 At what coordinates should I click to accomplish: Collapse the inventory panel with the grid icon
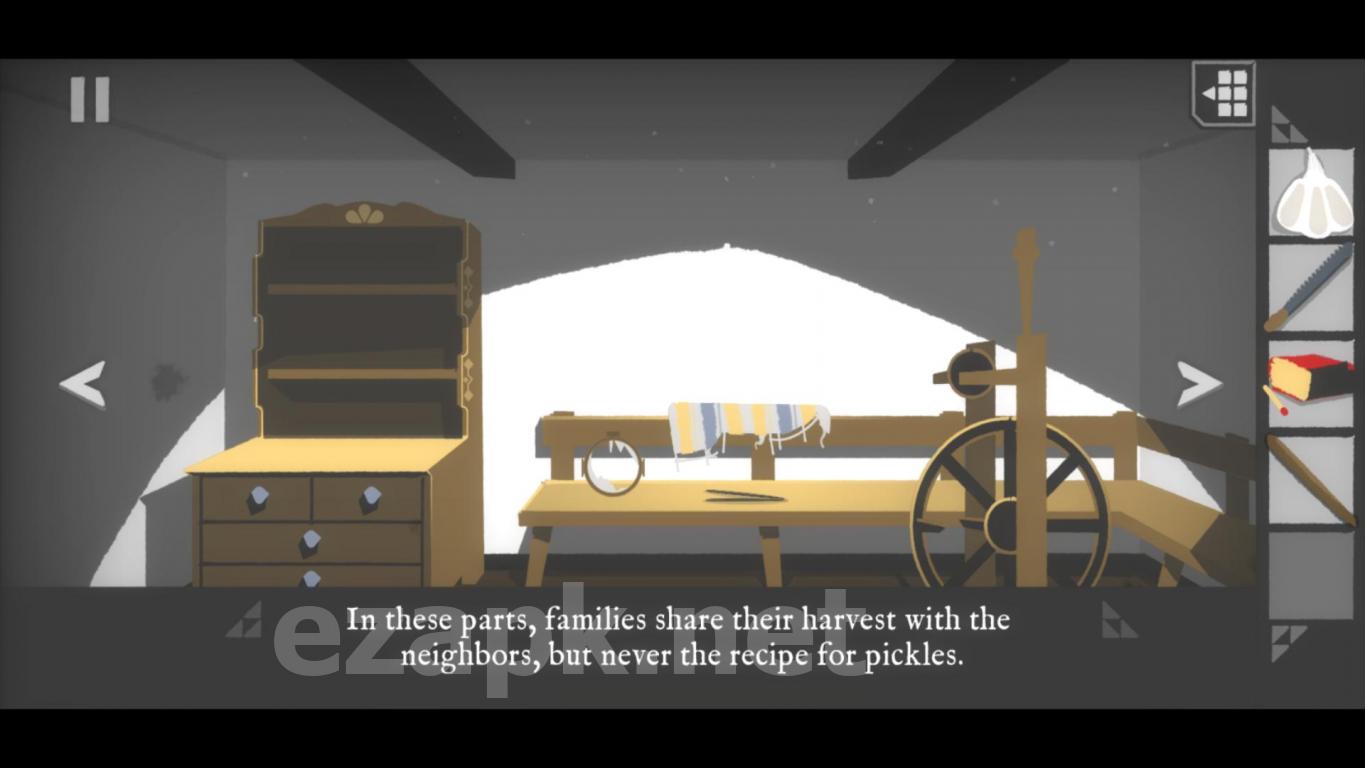click(1224, 94)
